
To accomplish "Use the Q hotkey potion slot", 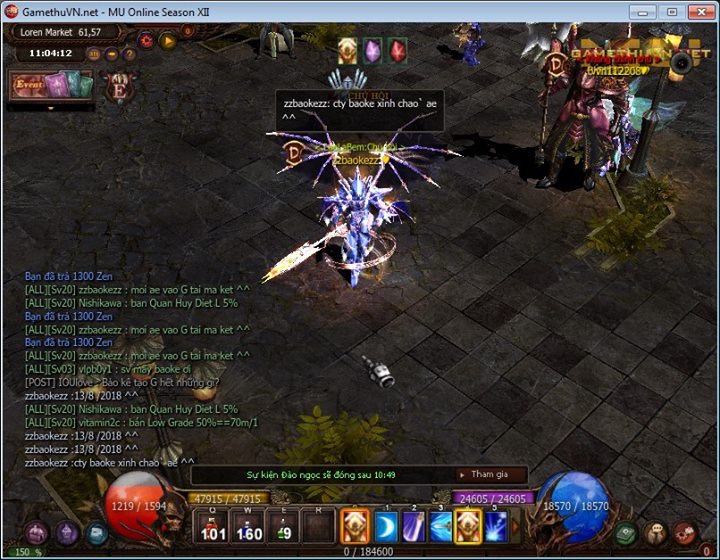I will tap(212, 526).
